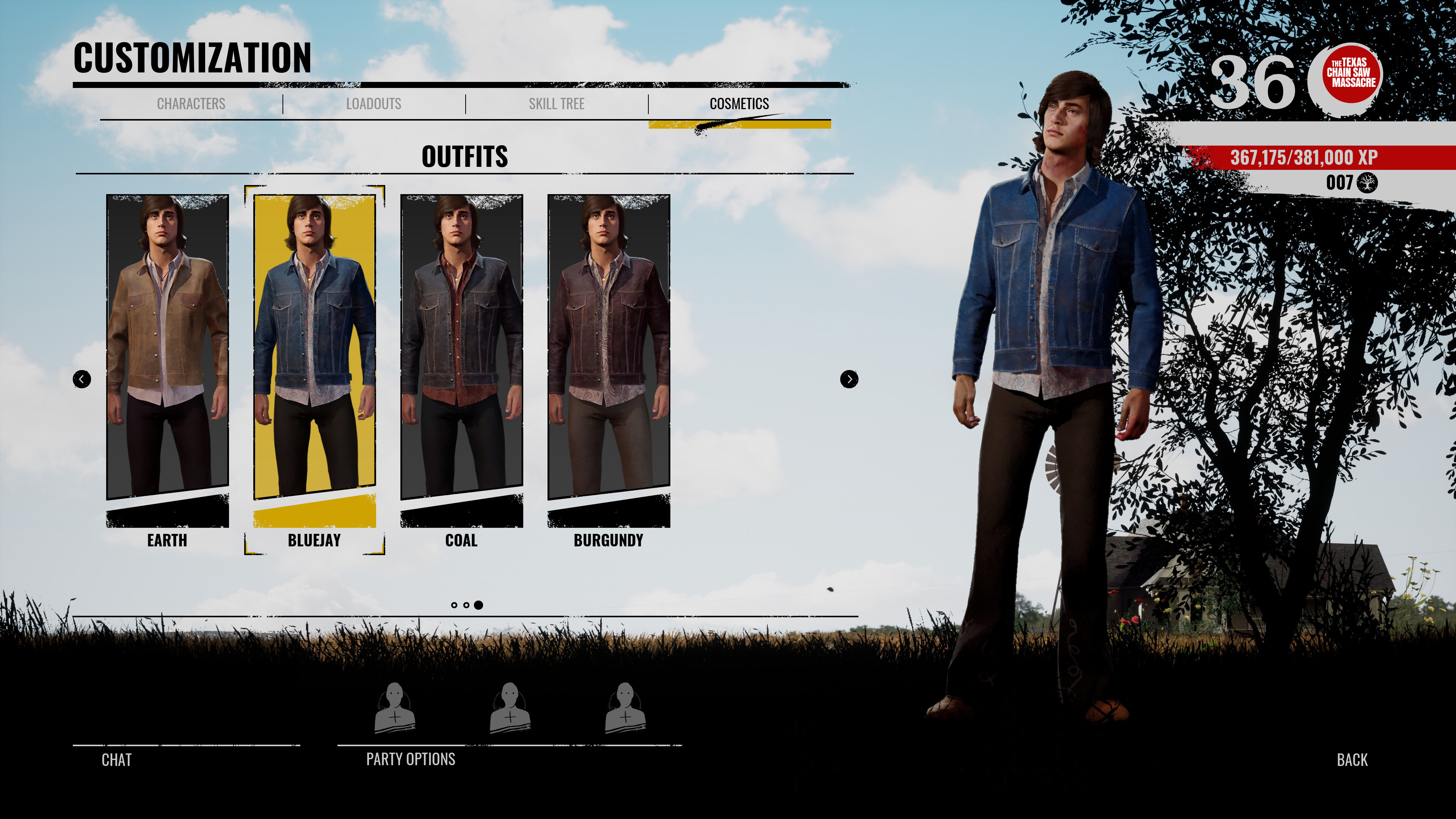Image resolution: width=1456 pixels, height=819 pixels.
Task: Open Party Options
Action: tap(410, 759)
